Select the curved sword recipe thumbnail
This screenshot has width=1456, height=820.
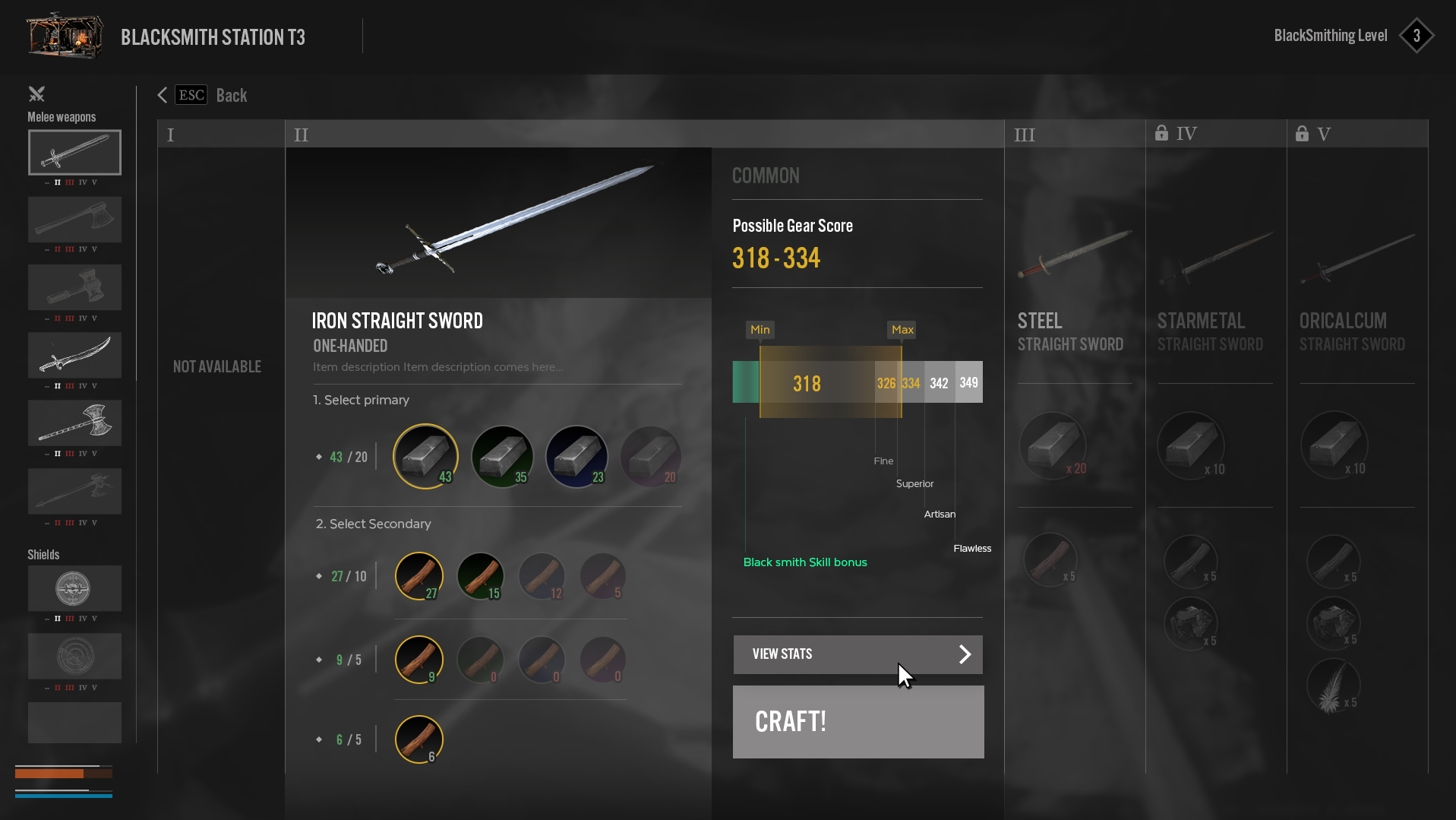coord(74,355)
